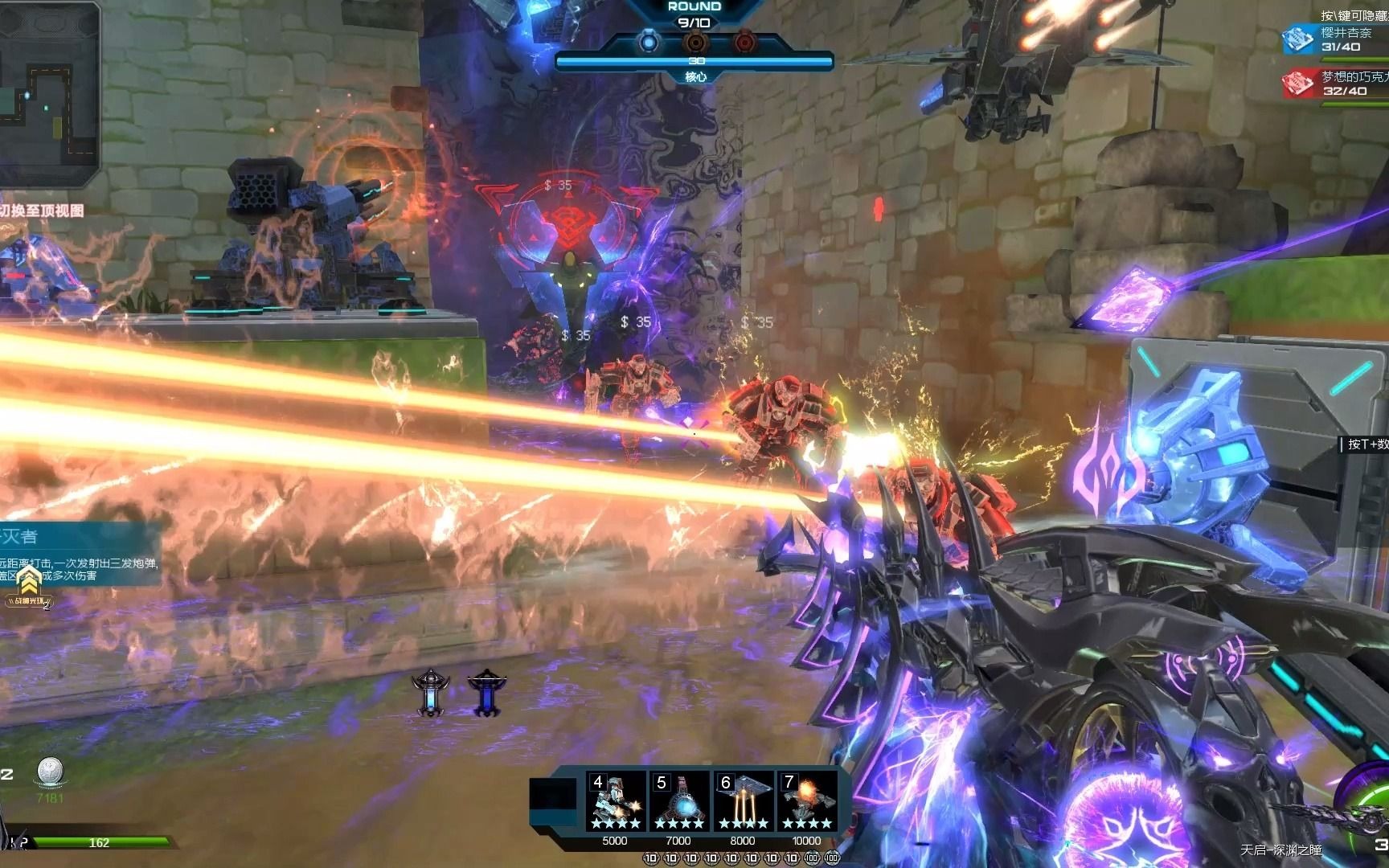Choose the blue orb tower costing 7000
This screenshot has width=1389, height=868.
click(x=679, y=801)
